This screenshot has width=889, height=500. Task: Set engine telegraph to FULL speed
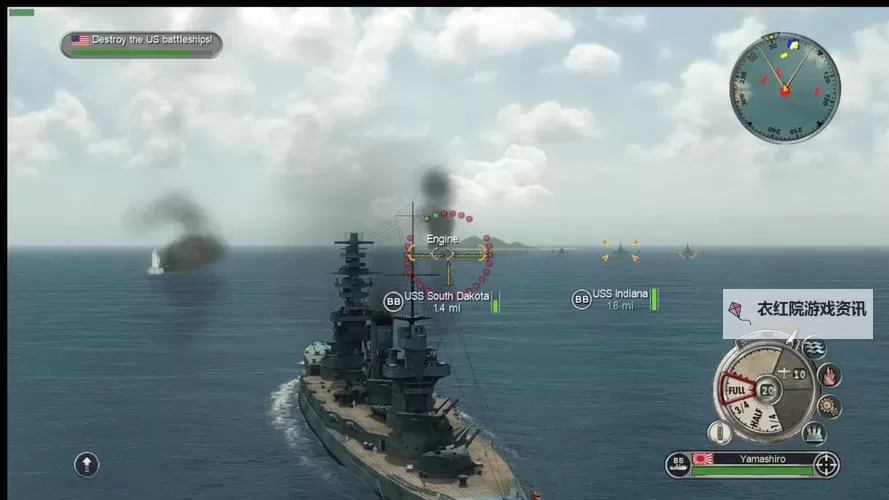737,389
